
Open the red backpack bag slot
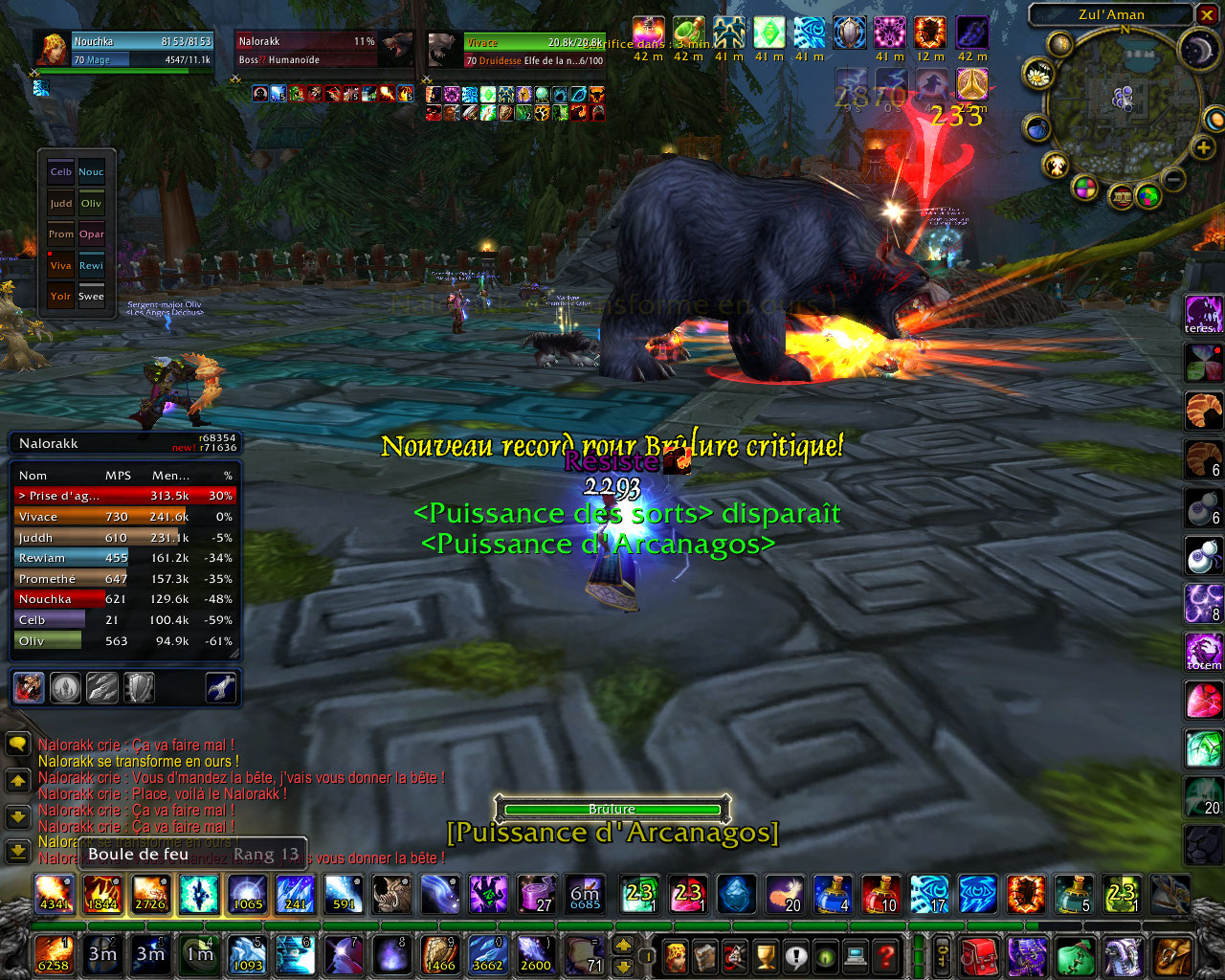coord(978,955)
